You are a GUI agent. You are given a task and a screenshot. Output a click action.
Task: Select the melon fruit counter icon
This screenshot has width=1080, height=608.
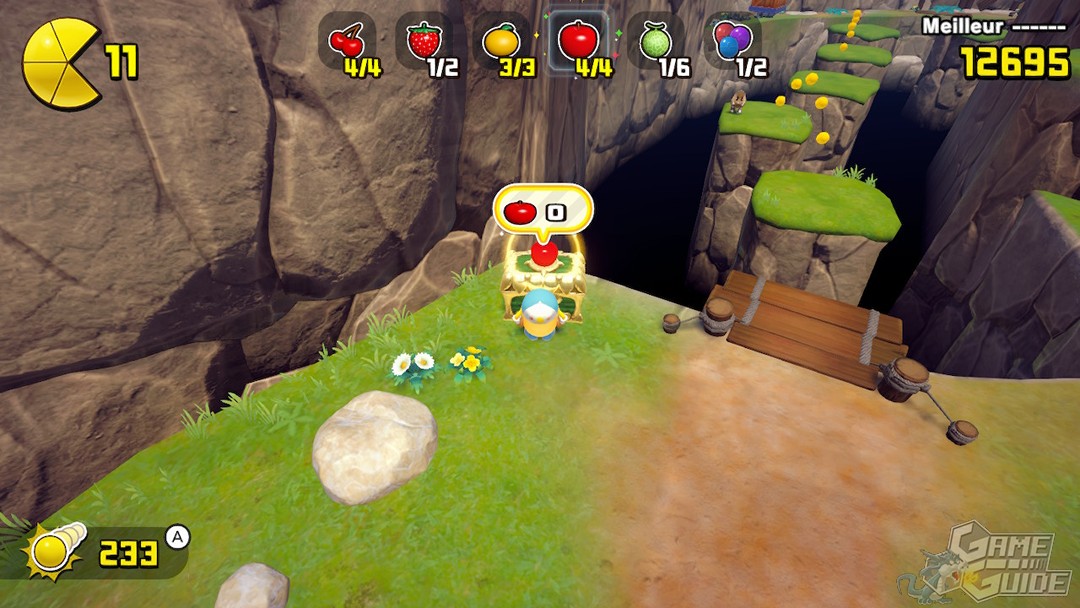[654, 40]
